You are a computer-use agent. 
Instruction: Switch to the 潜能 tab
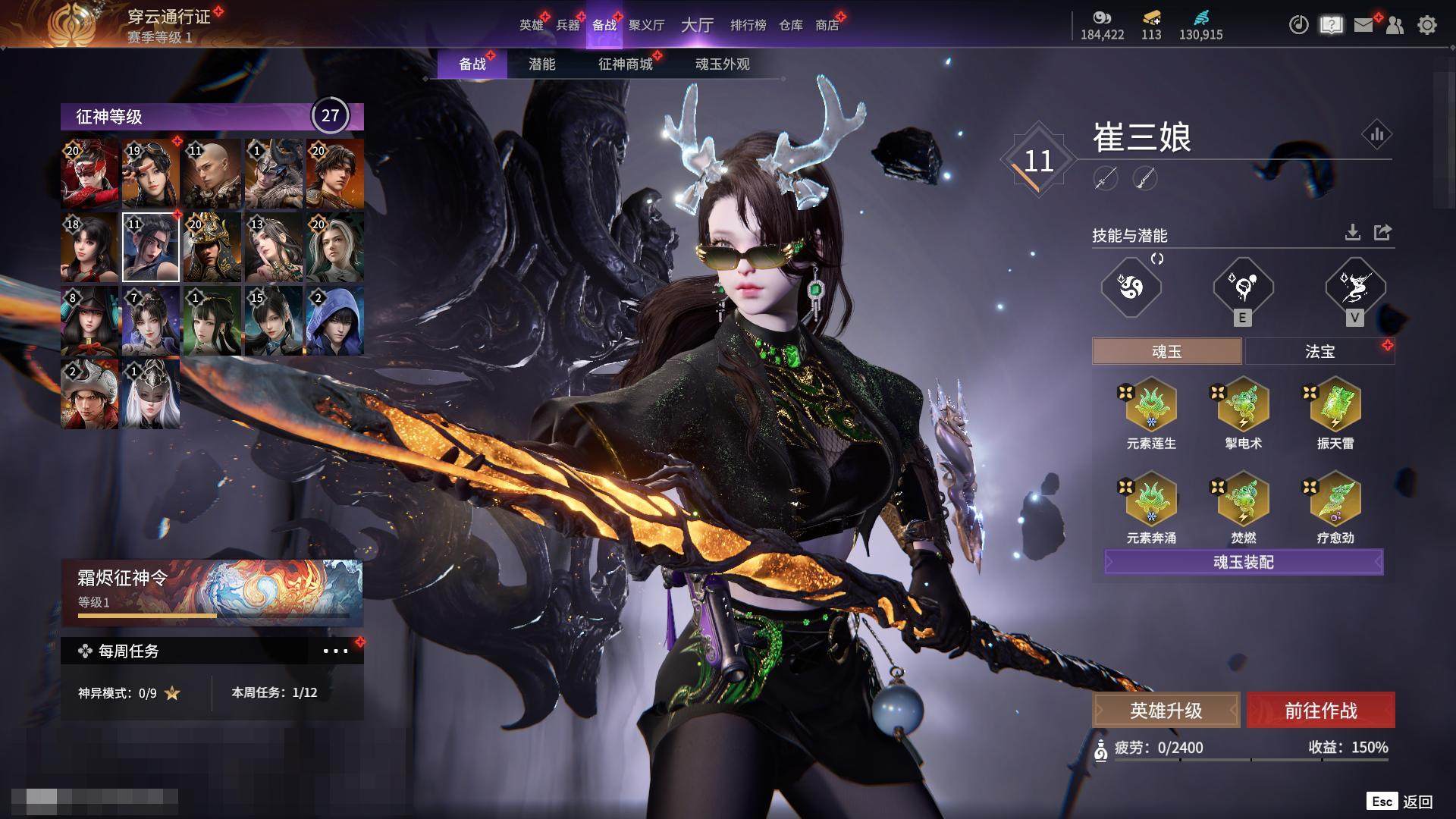click(541, 64)
